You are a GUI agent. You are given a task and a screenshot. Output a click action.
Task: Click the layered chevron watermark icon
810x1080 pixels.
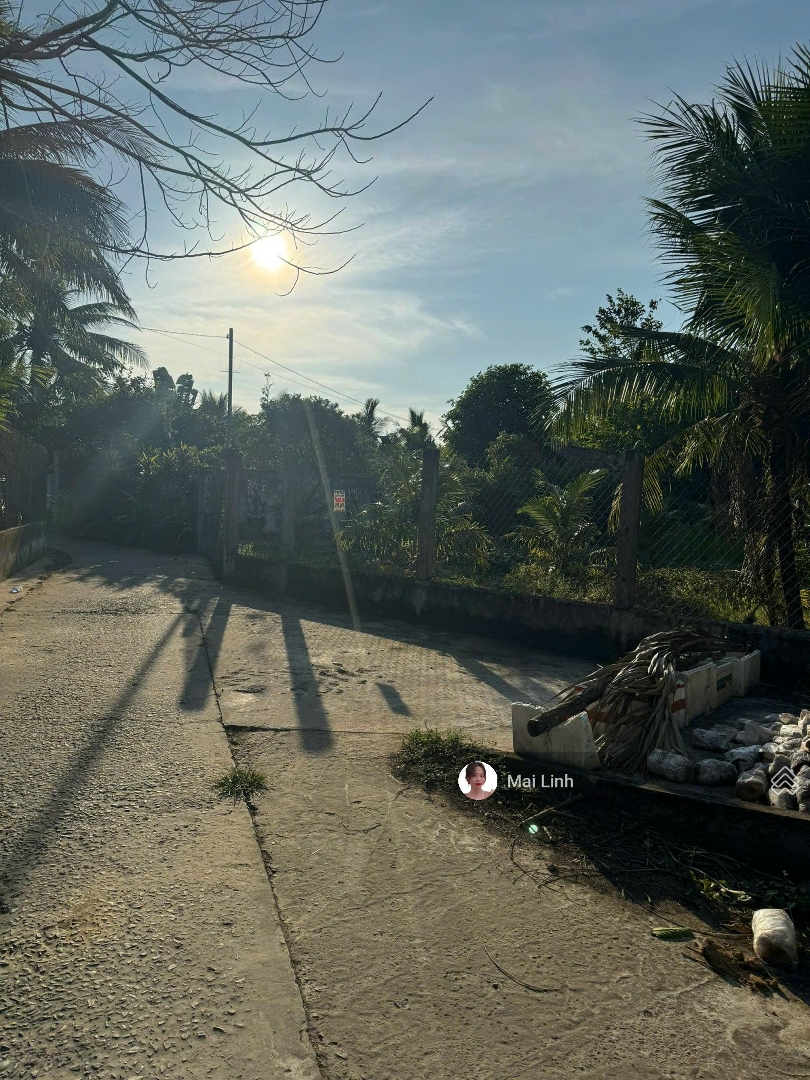tap(783, 778)
